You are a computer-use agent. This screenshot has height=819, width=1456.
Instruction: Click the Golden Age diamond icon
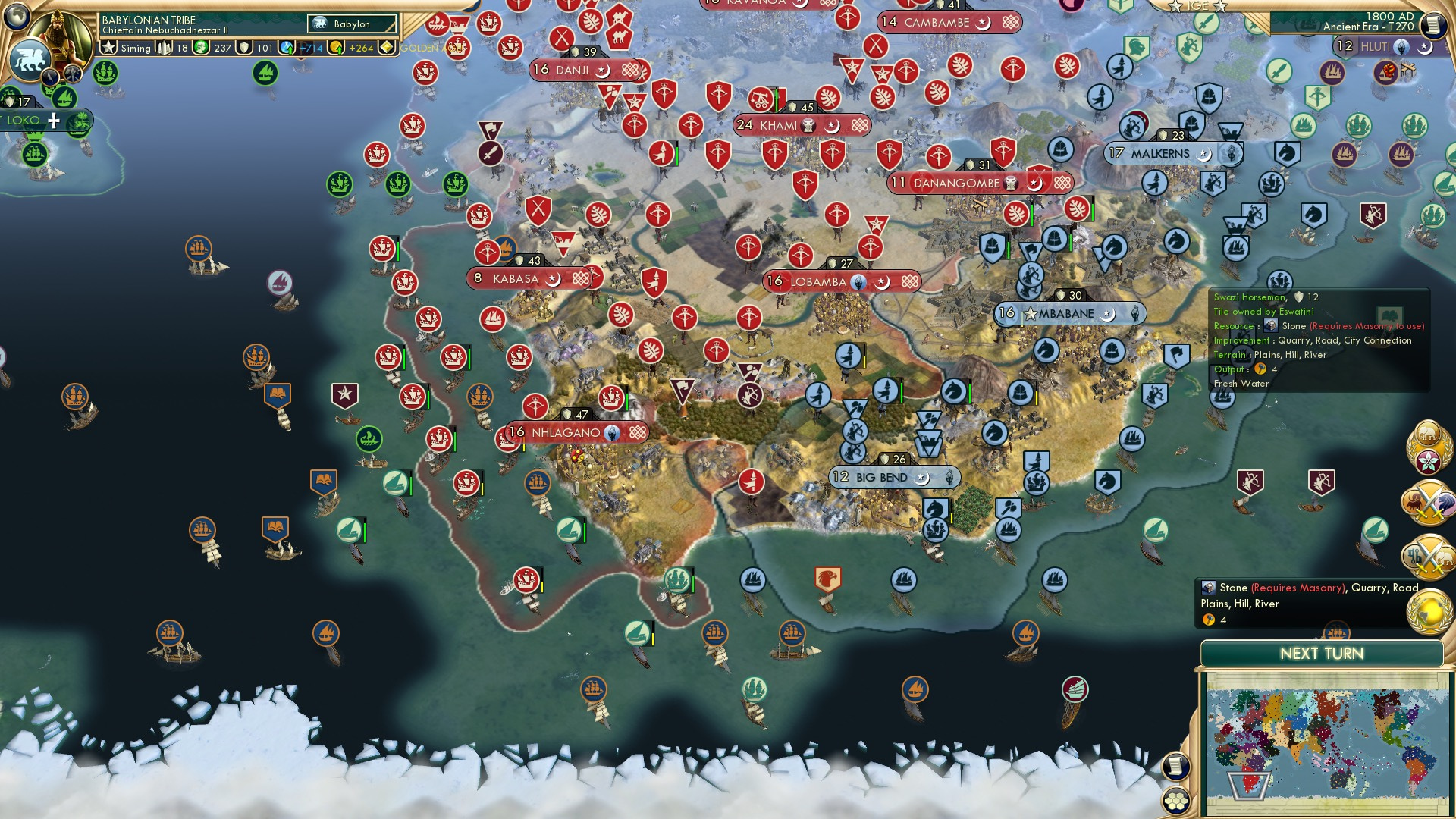tap(386, 48)
